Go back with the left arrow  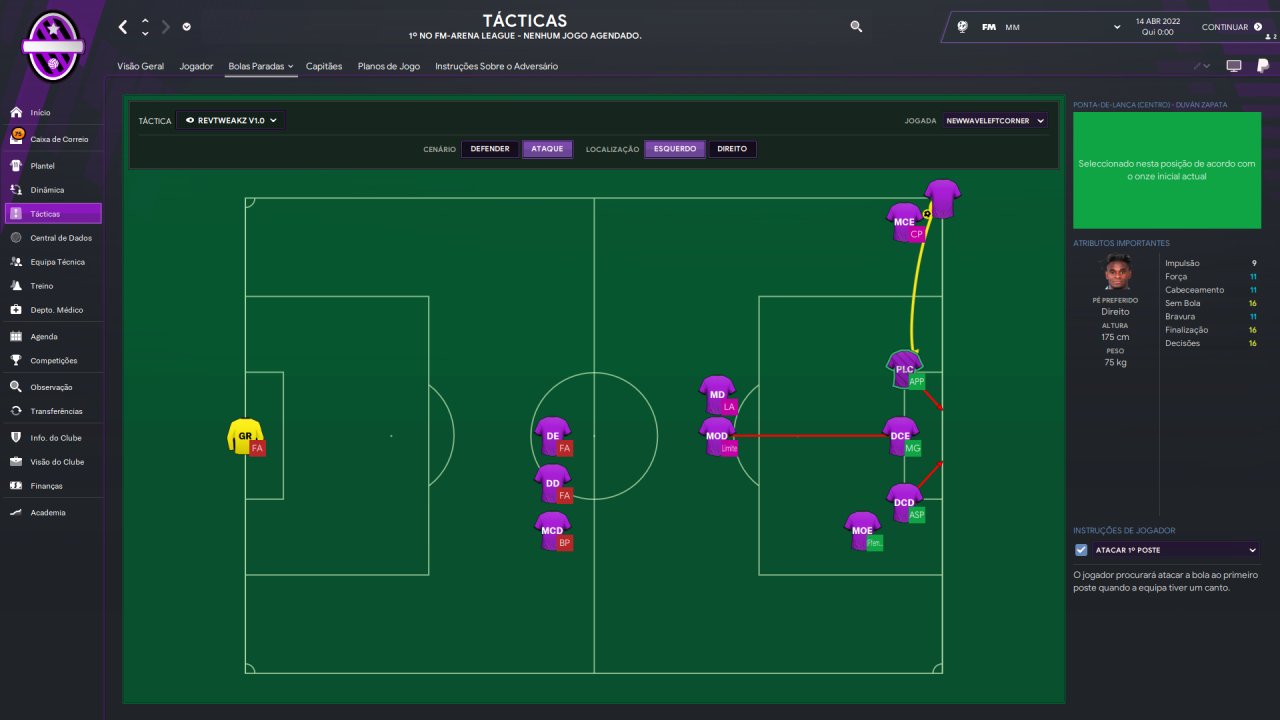point(123,27)
